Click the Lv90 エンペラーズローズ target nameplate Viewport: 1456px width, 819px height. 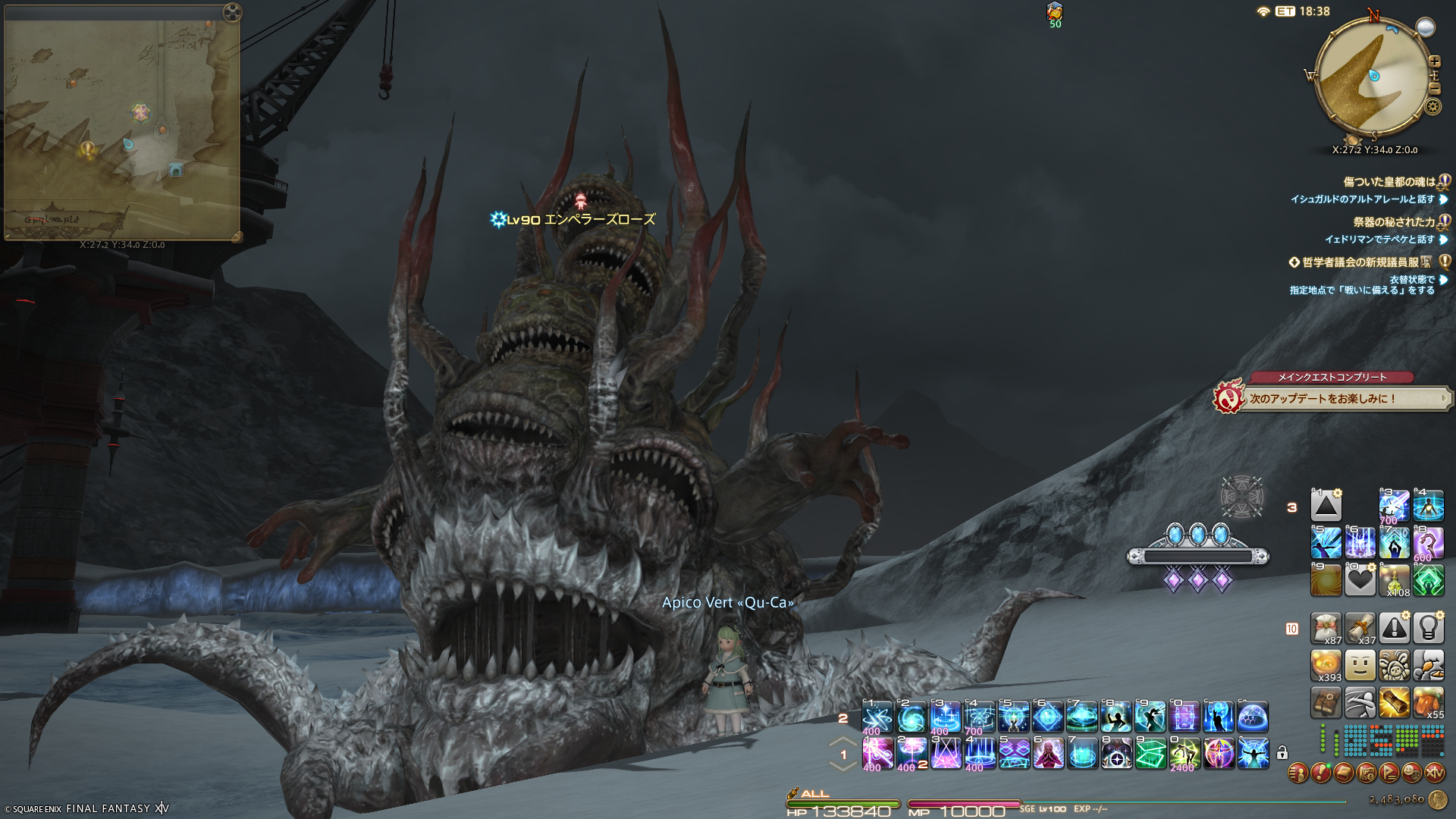580,220
